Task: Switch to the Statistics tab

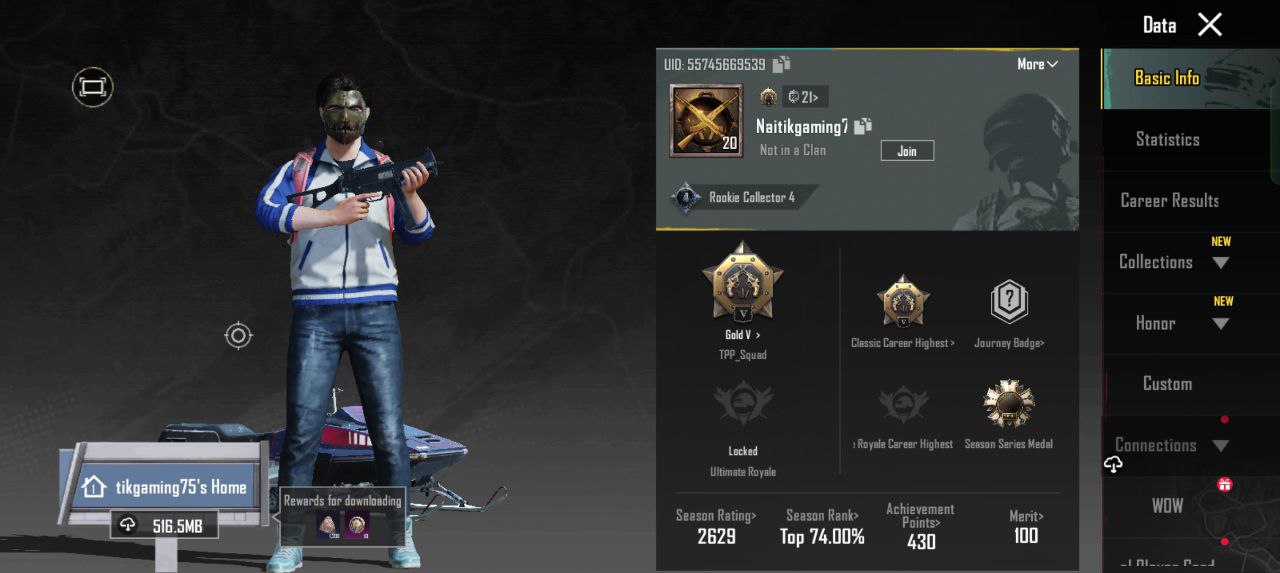Action: (1167, 140)
